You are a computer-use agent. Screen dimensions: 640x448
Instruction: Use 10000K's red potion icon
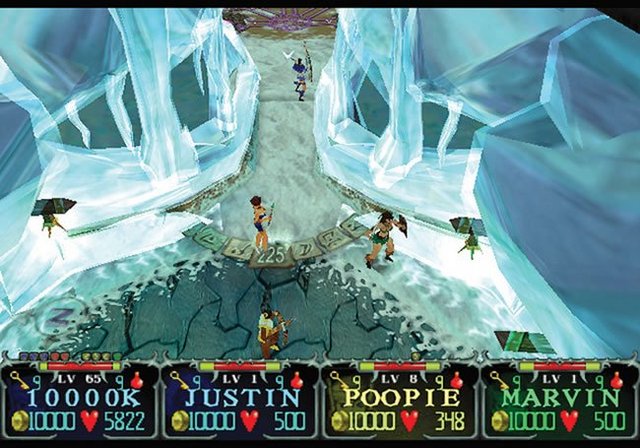137,380
